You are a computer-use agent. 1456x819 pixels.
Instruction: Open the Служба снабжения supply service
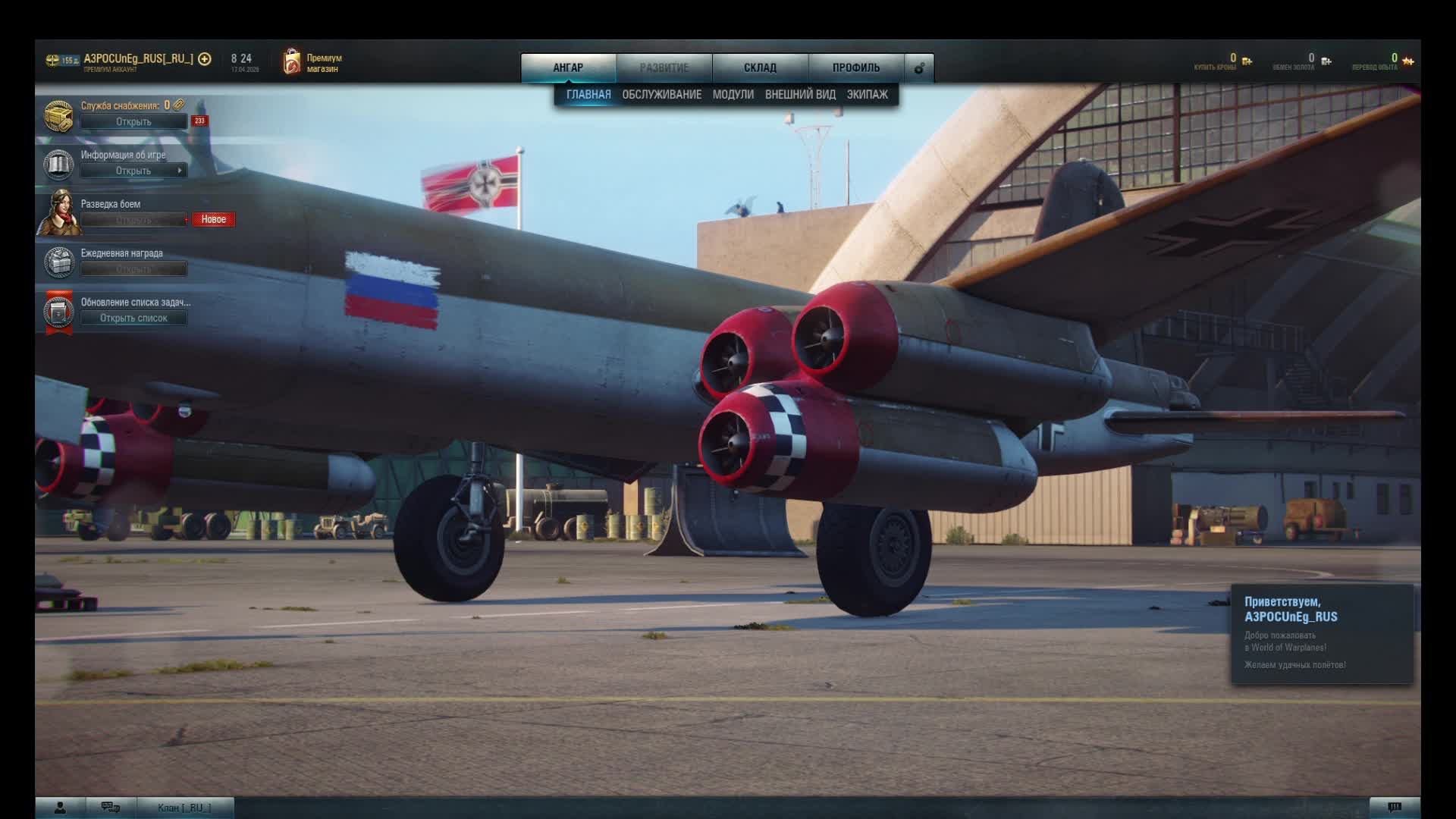pyautogui.click(x=133, y=121)
